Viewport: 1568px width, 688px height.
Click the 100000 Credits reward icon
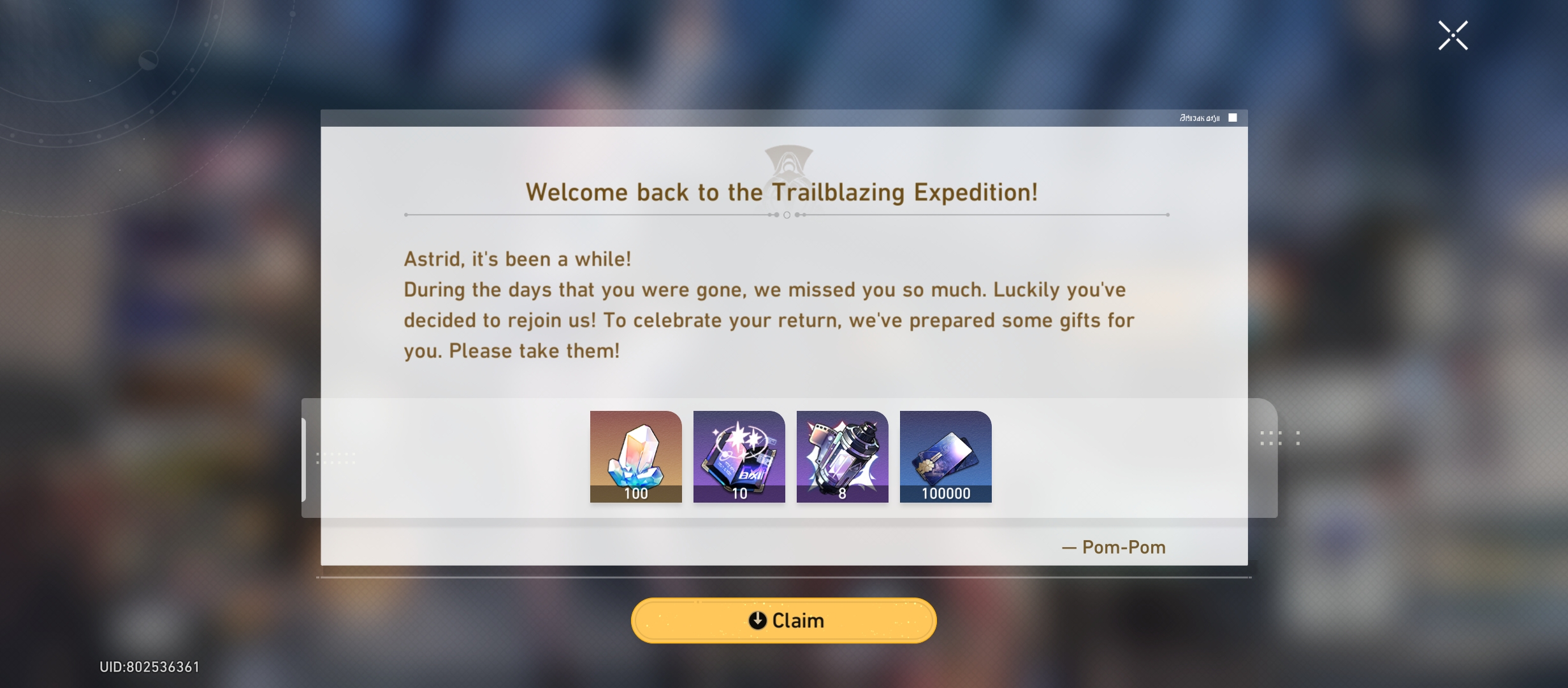pyautogui.click(x=946, y=455)
